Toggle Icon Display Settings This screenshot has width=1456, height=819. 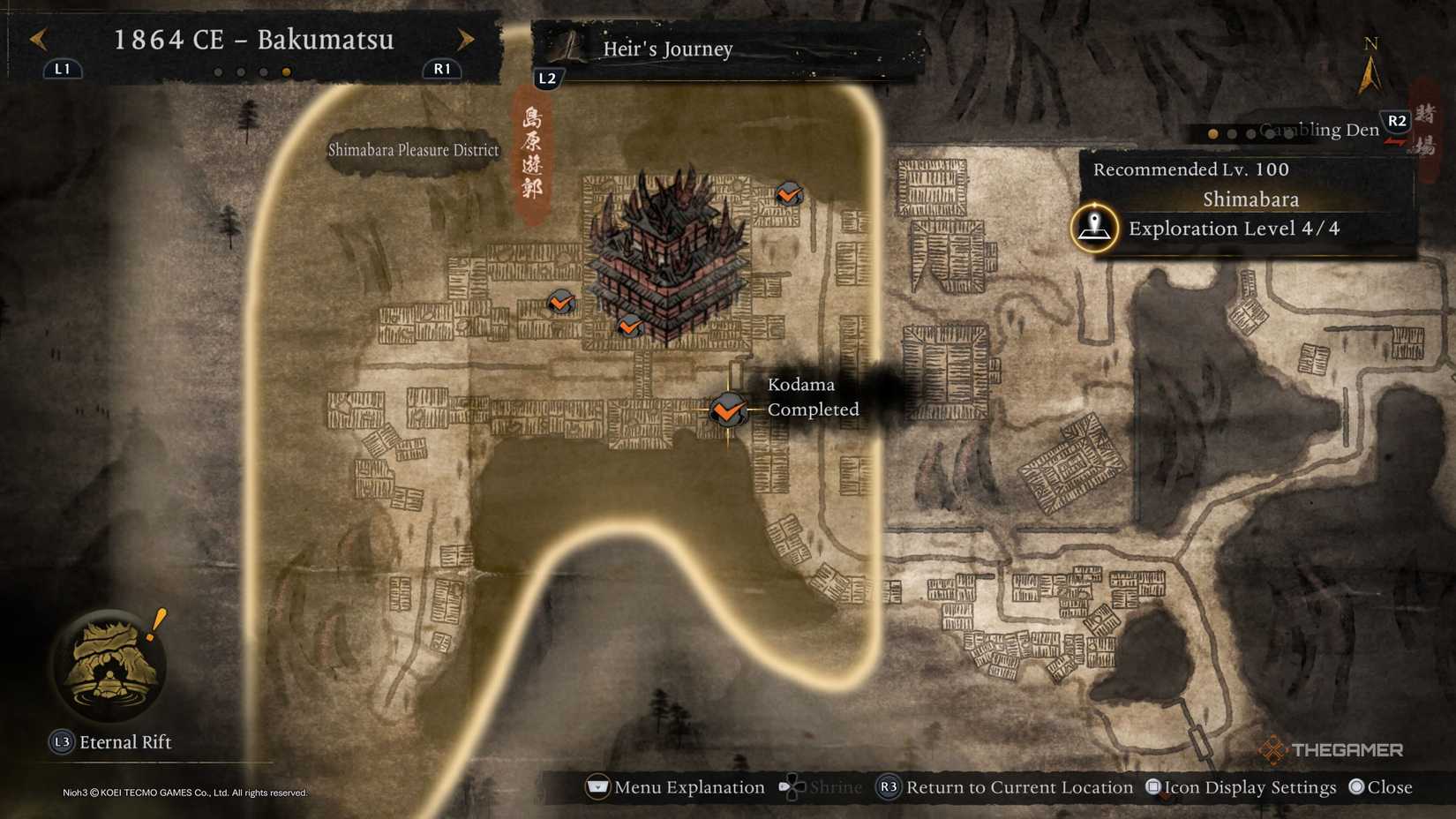pos(1241,787)
